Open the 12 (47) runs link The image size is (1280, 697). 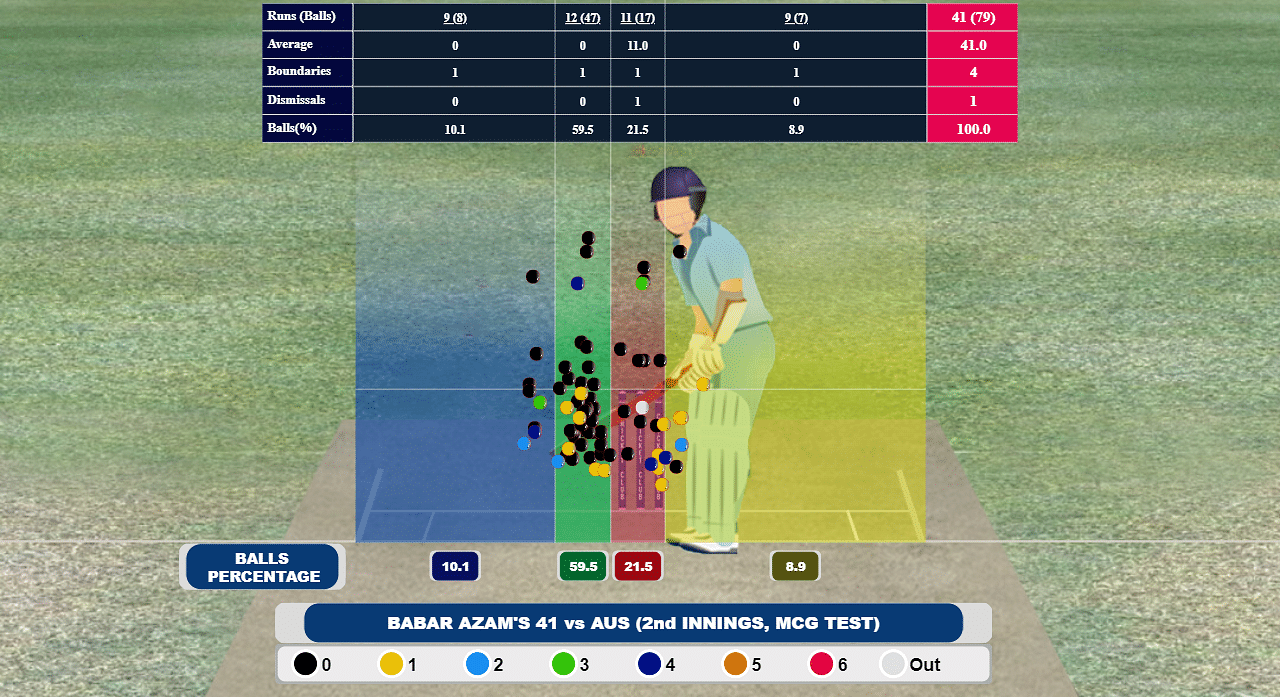[582, 18]
